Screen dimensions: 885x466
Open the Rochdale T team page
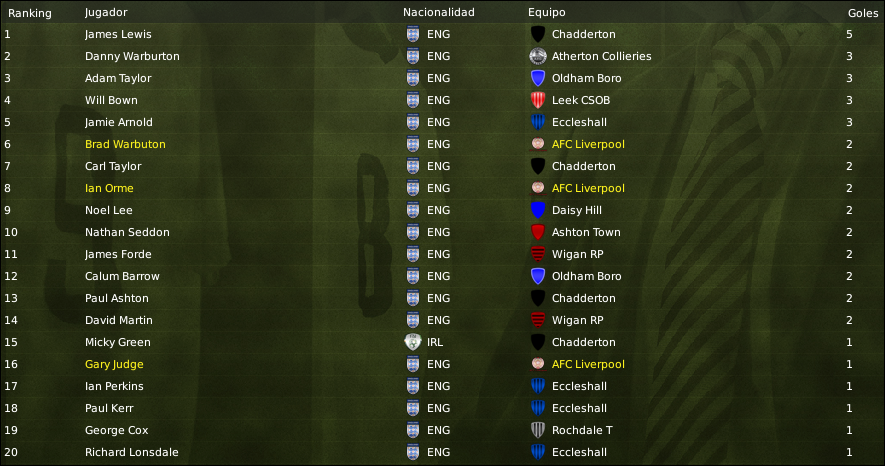tap(584, 430)
